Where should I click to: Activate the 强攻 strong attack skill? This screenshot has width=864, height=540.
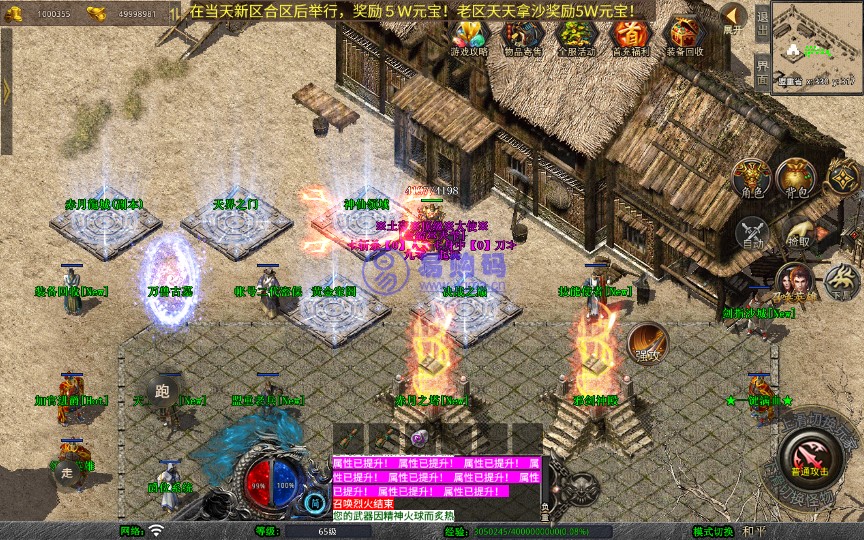pyautogui.click(x=646, y=343)
